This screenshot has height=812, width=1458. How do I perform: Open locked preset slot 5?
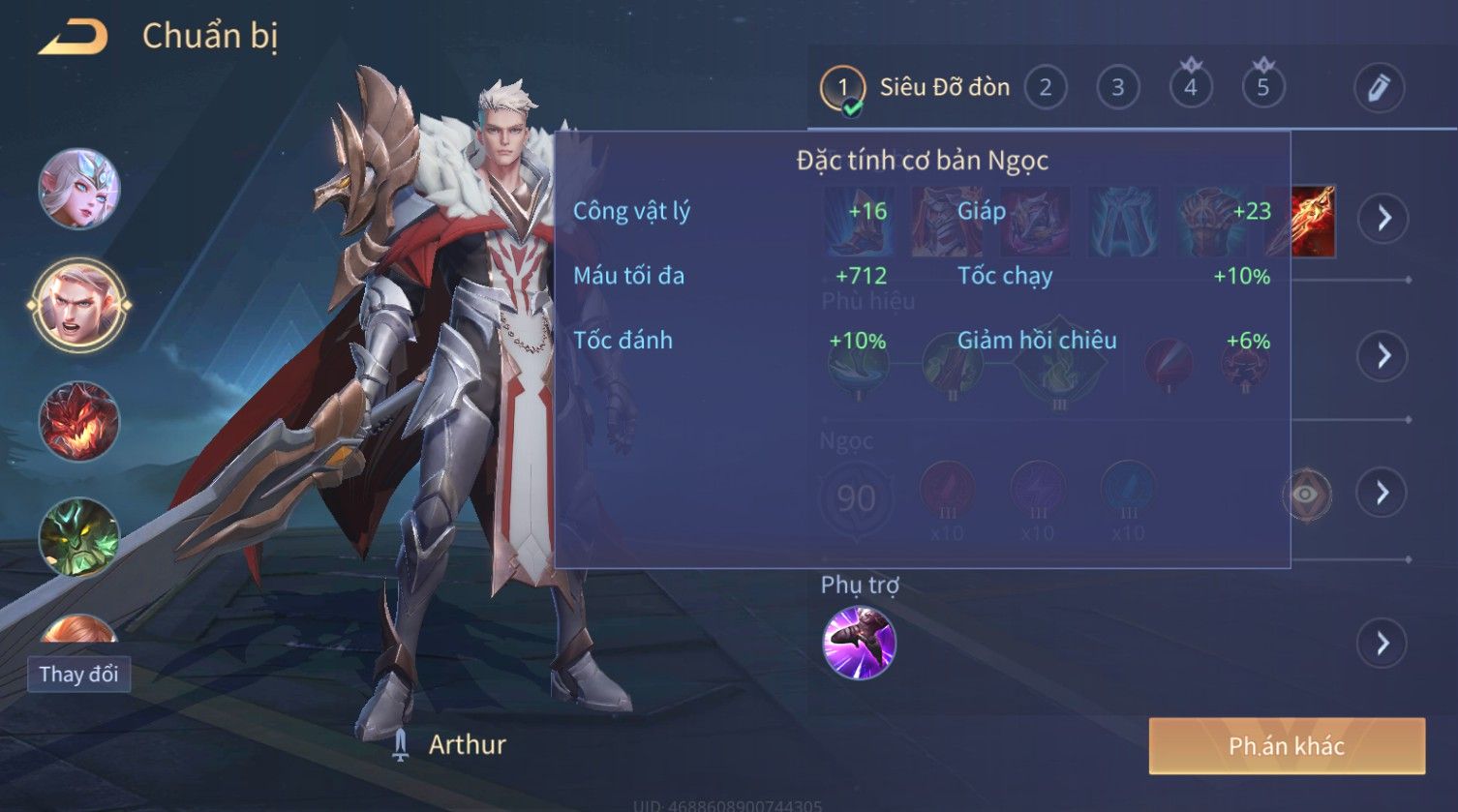coord(1262,87)
